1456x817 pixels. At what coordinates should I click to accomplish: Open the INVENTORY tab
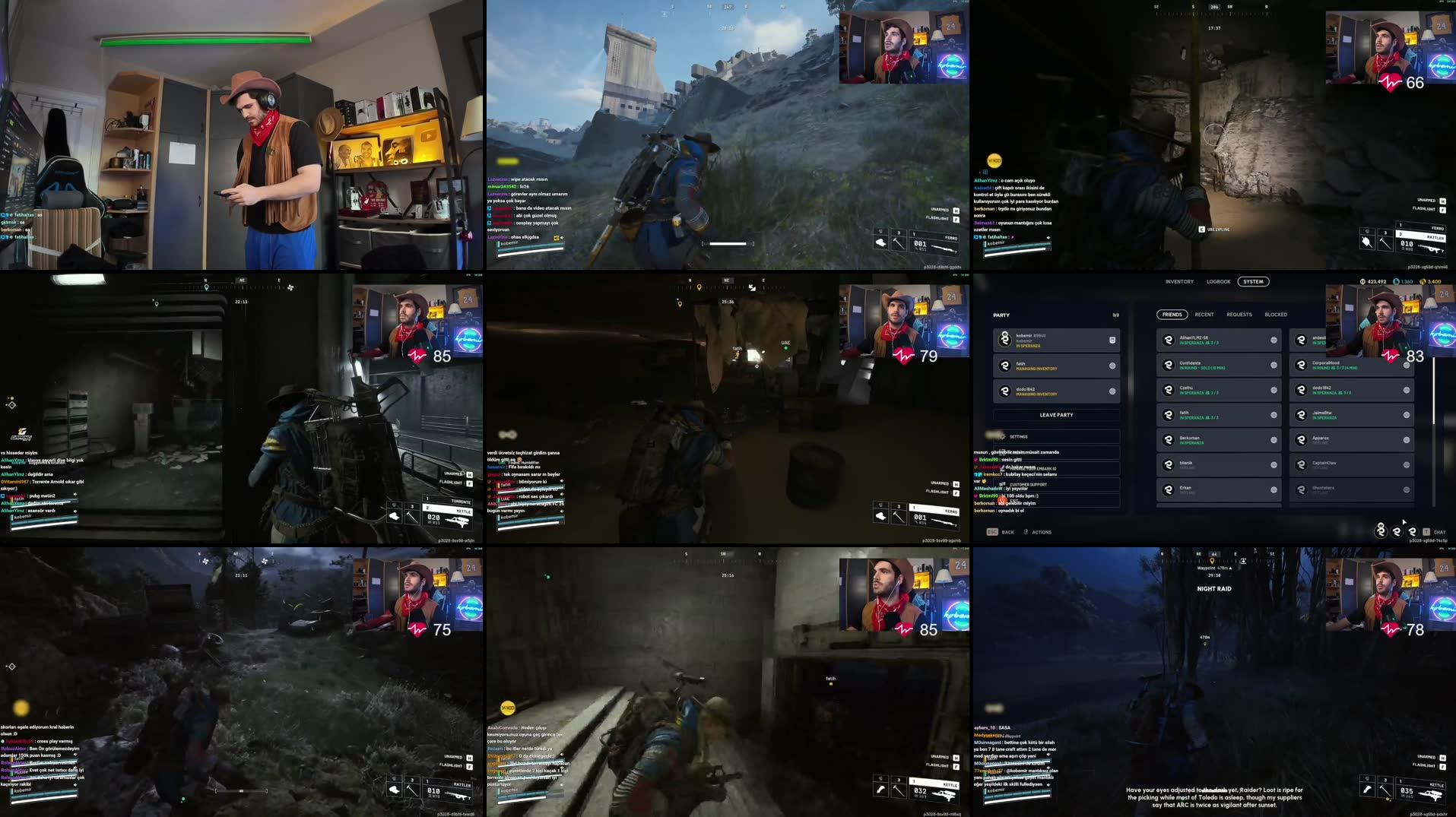pyautogui.click(x=1179, y=281)
